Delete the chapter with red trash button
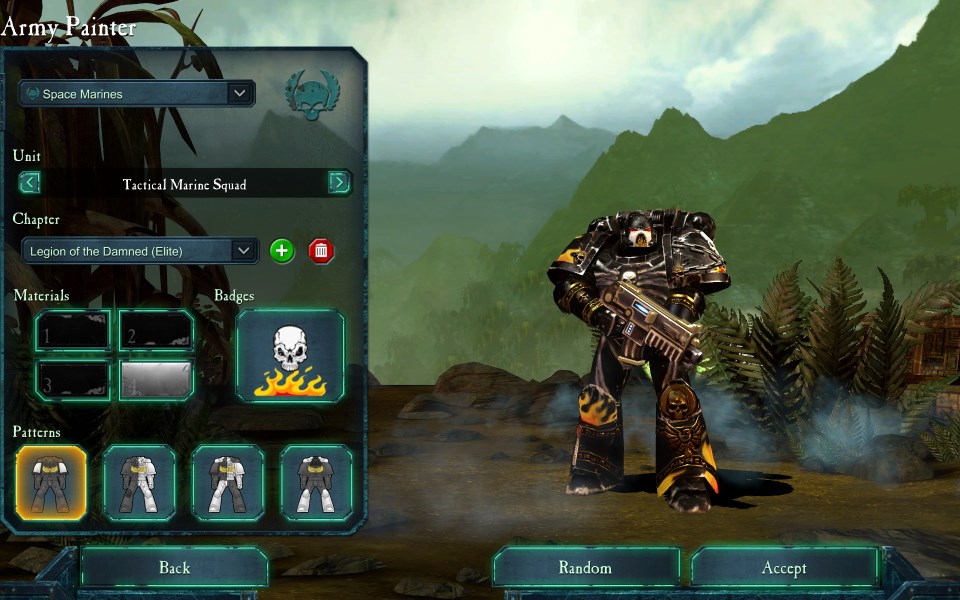 point(321,251)
